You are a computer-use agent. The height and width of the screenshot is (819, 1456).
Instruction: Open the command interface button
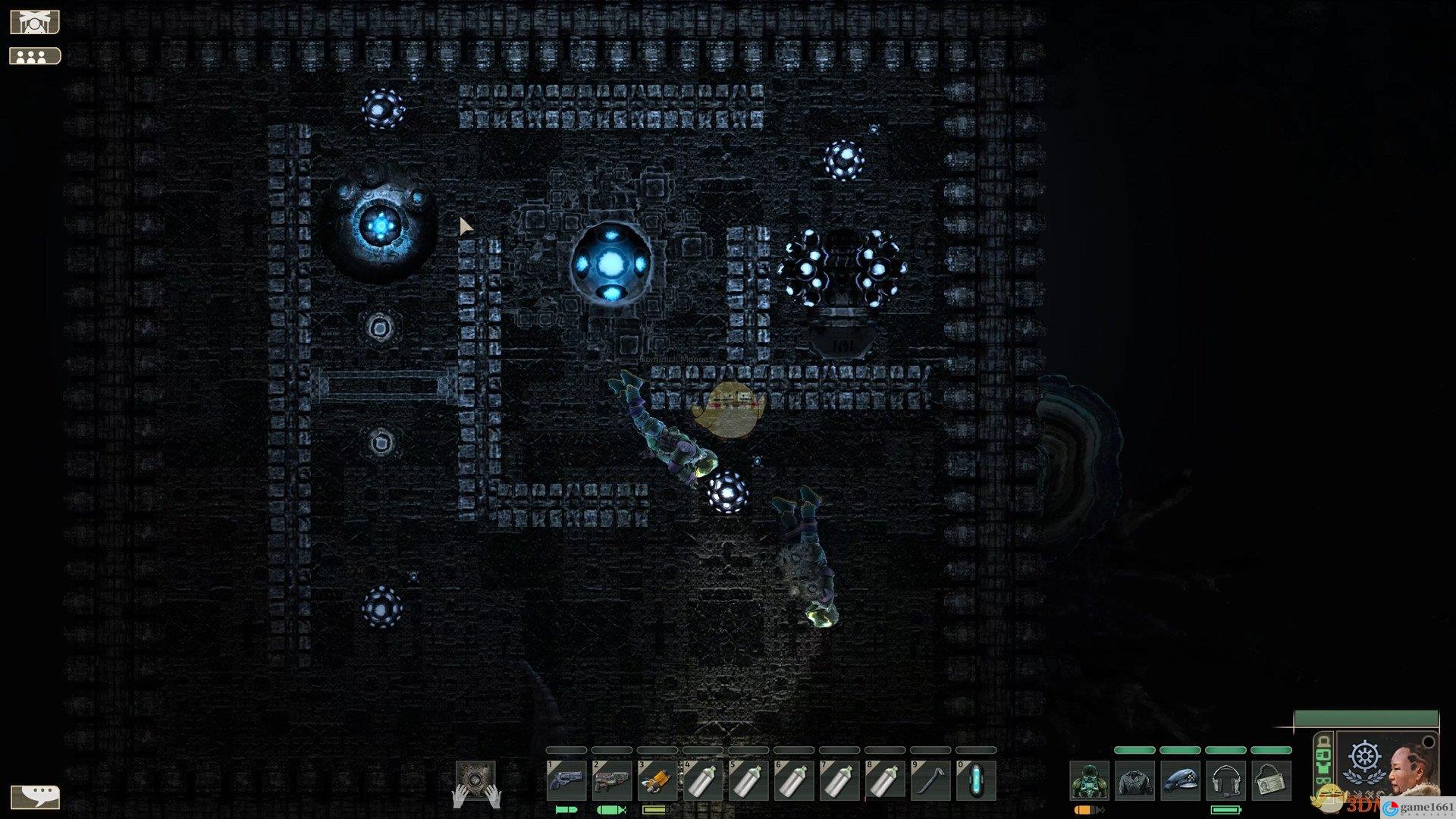pos(35,23)
